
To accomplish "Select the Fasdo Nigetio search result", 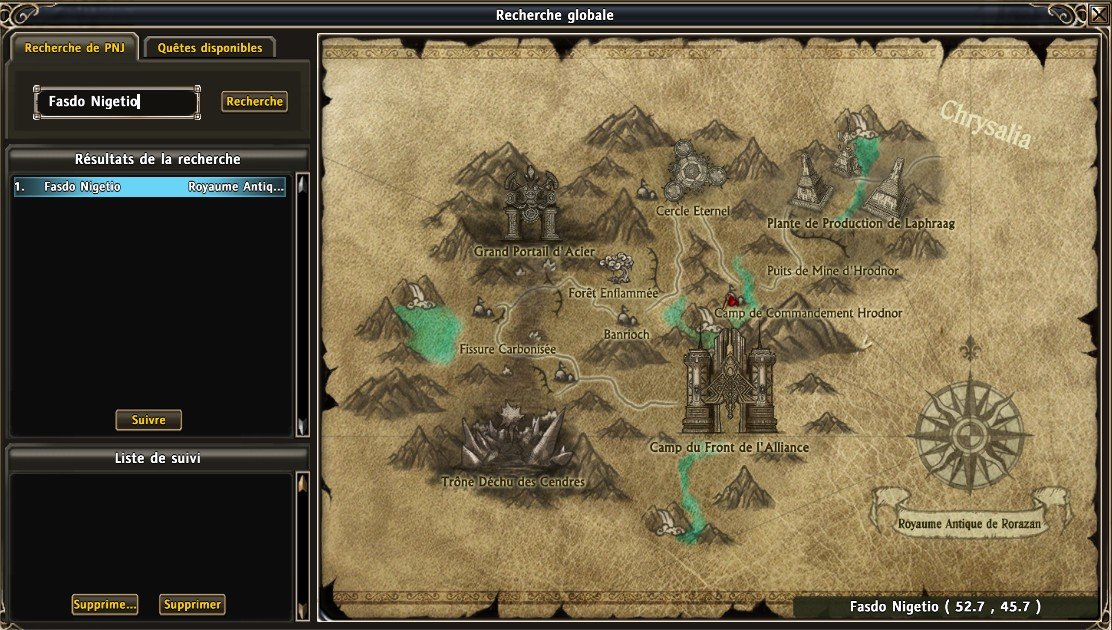I will 150,187.
